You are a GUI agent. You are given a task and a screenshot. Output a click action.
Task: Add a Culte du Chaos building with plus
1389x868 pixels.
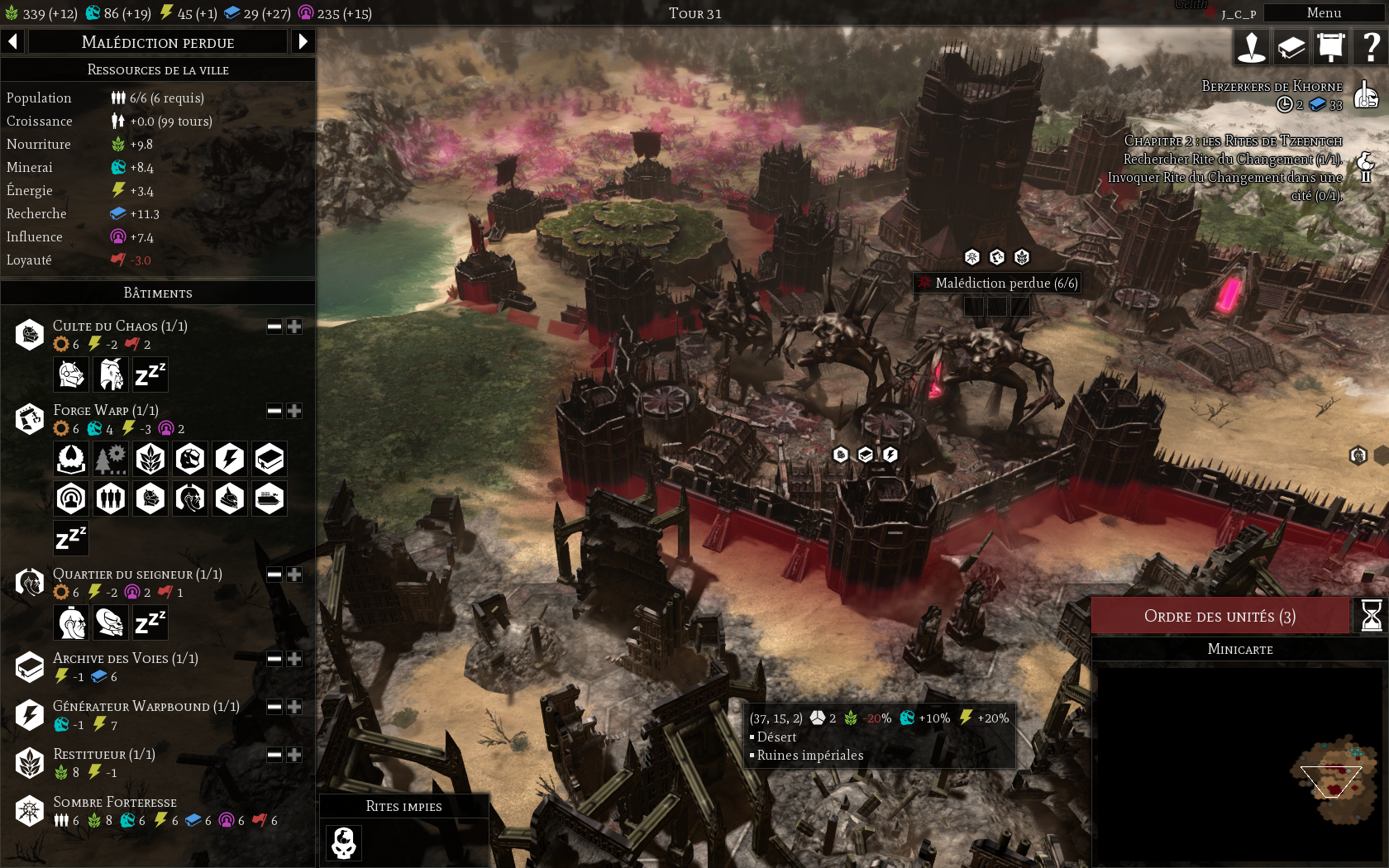click(294, 327)
